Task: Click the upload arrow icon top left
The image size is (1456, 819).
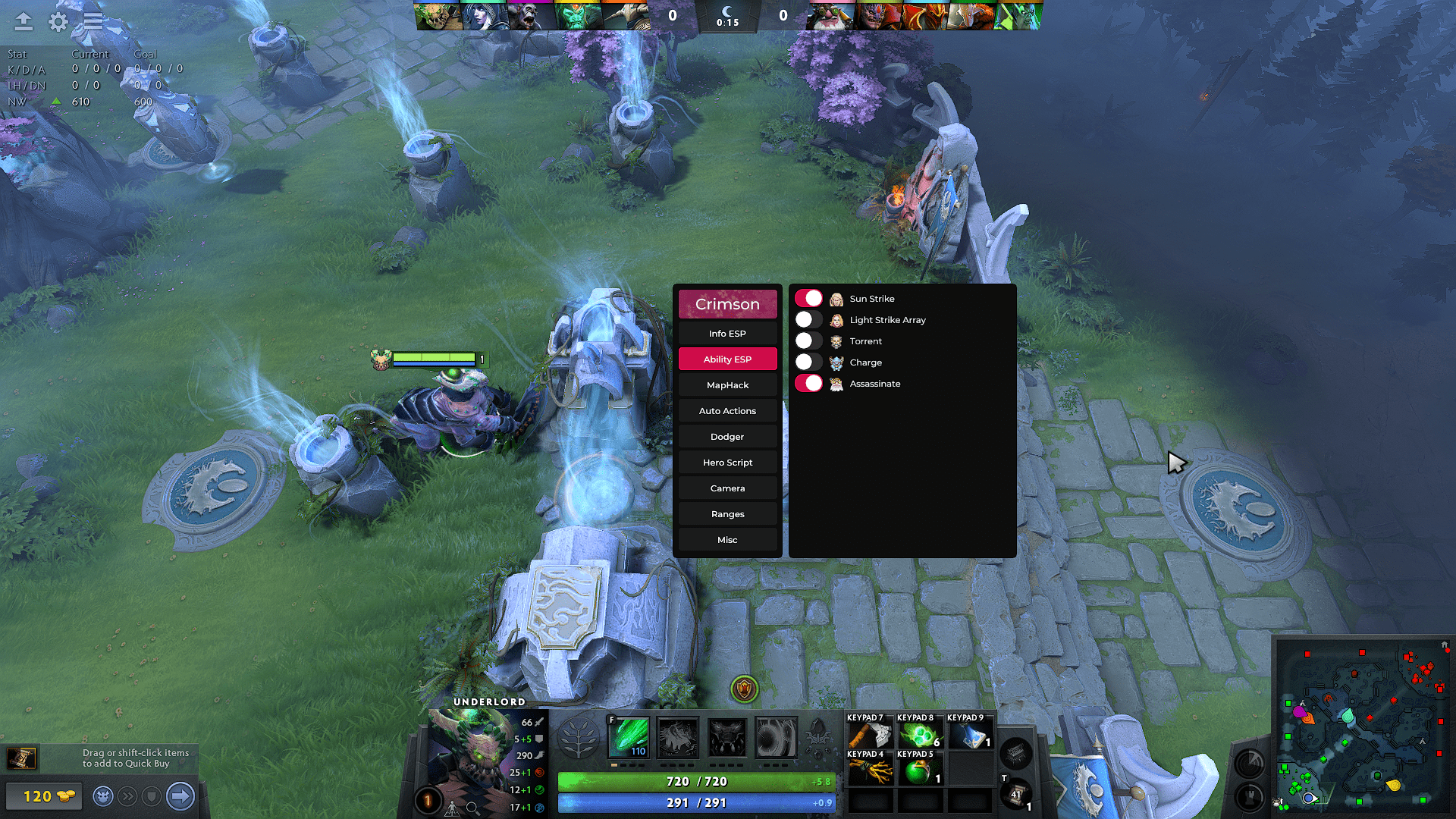Action: pyautogui.click(x=23, y=22)
